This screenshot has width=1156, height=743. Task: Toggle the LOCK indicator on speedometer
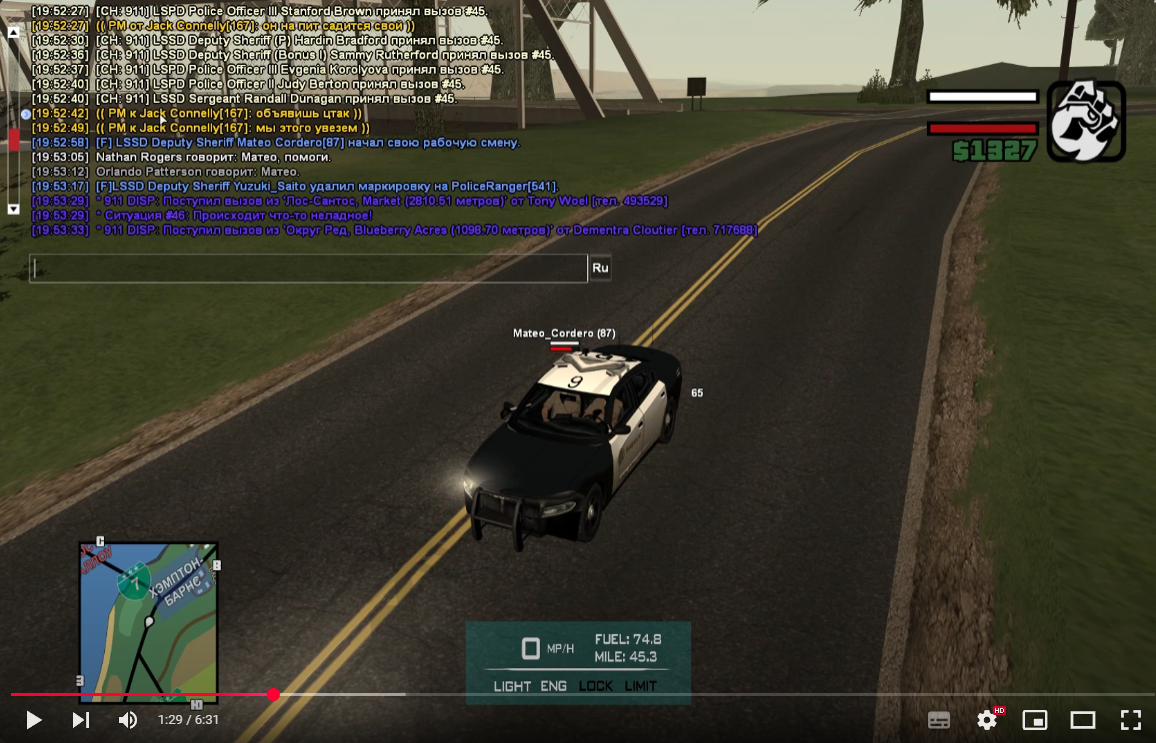596,686
